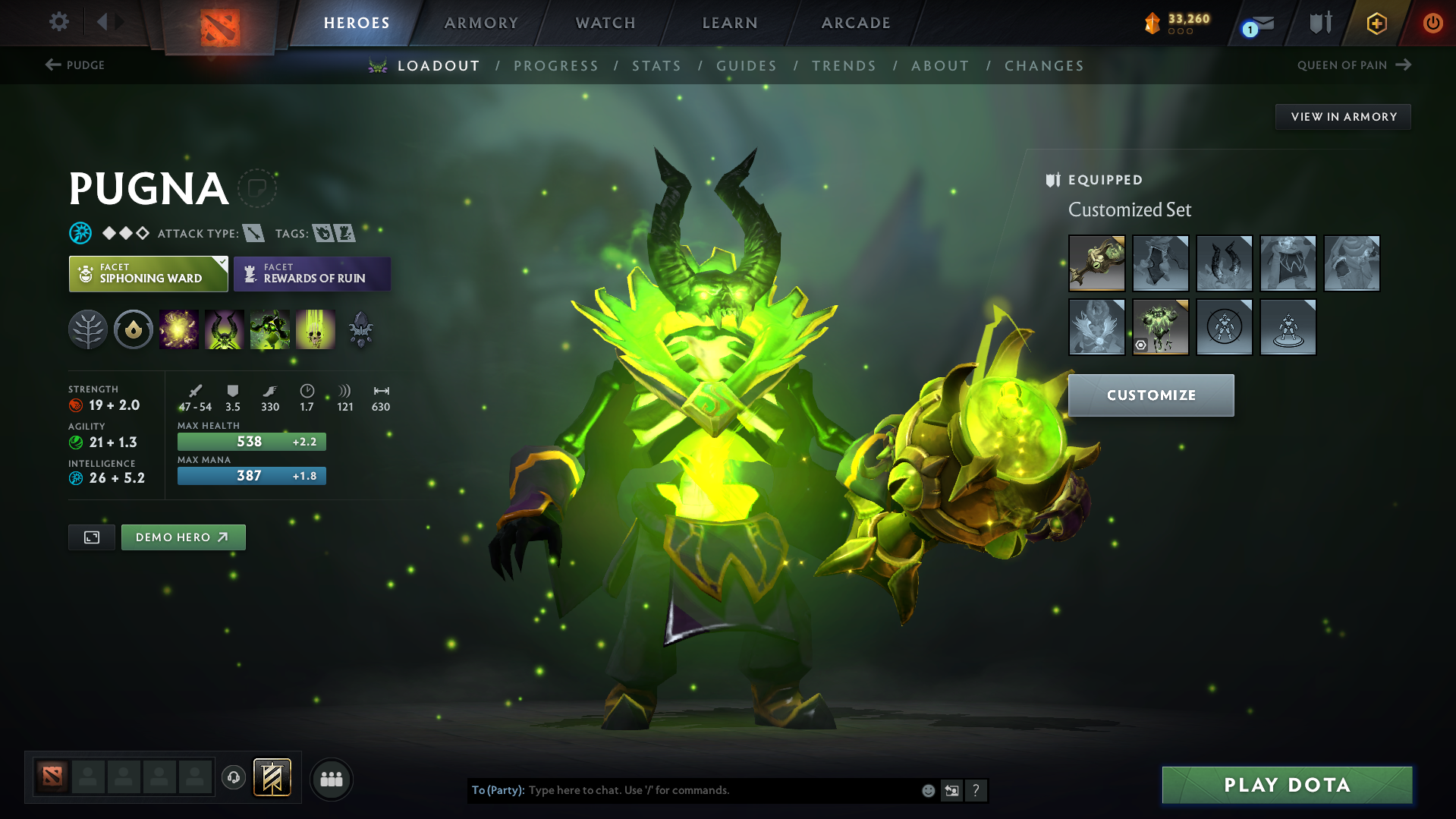
Task: Select the innate ability icon
Action: point(133,329)
